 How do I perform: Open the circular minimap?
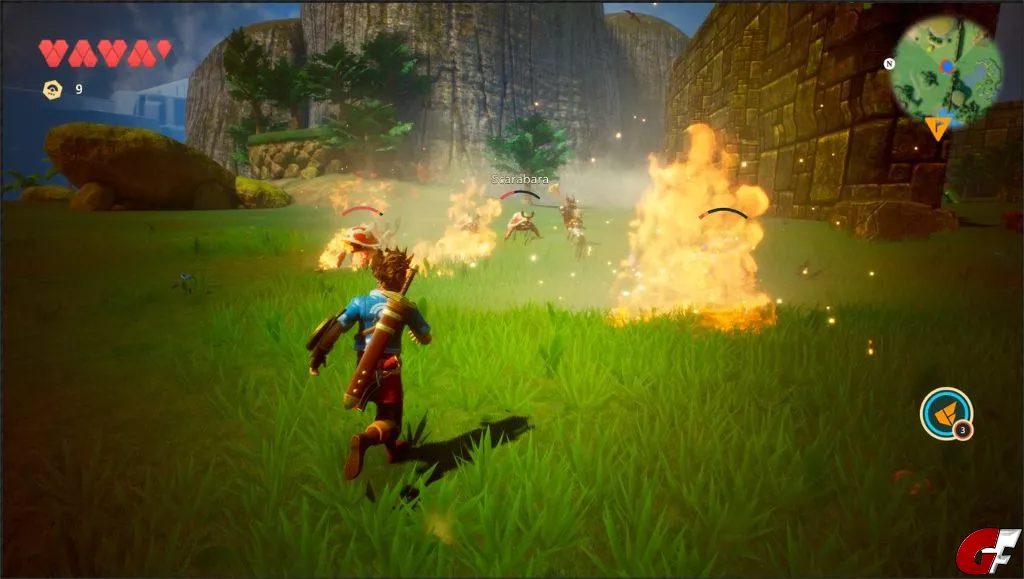(x=946, y=67)
